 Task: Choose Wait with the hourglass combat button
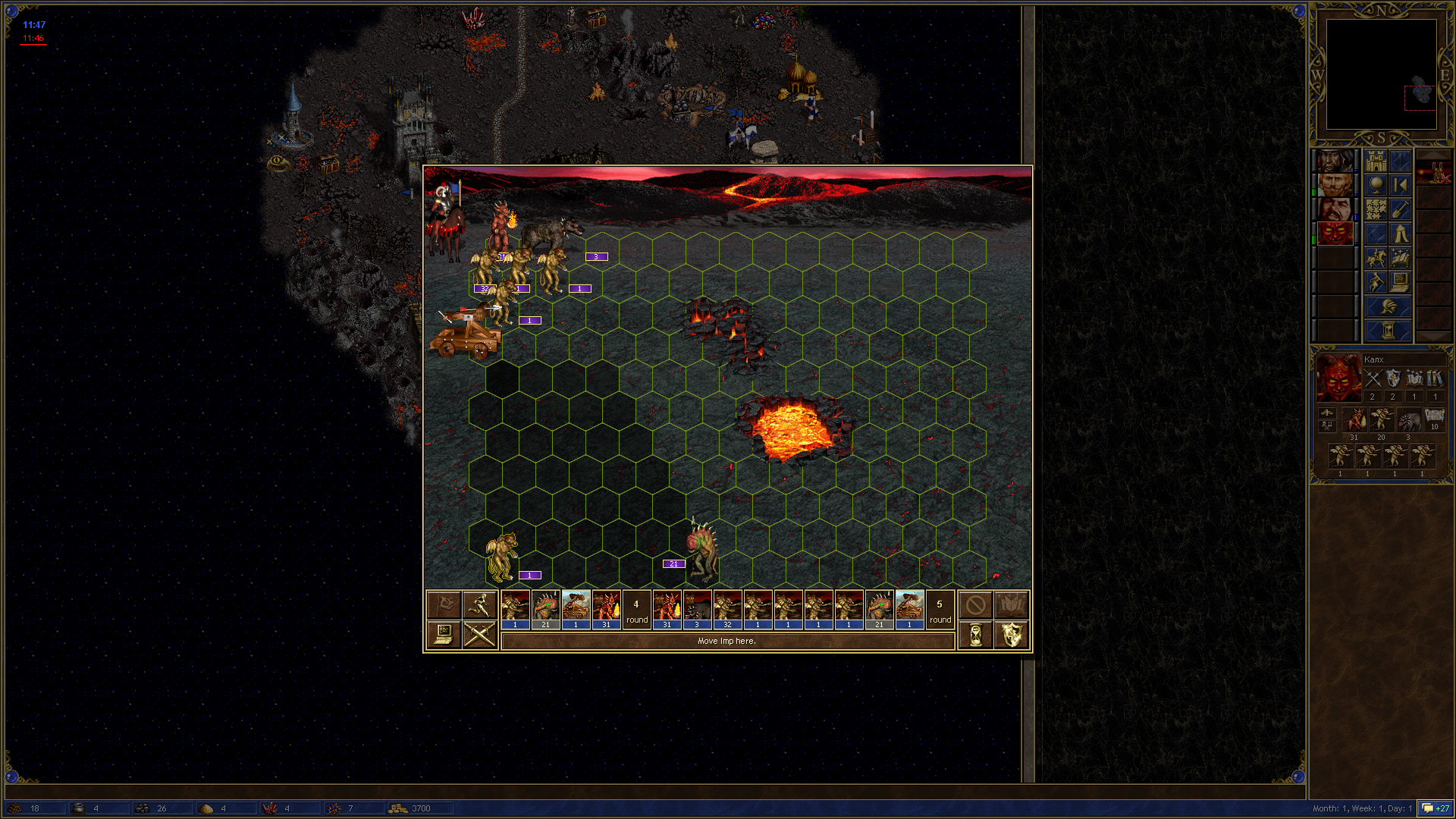[x=975, y=634]
